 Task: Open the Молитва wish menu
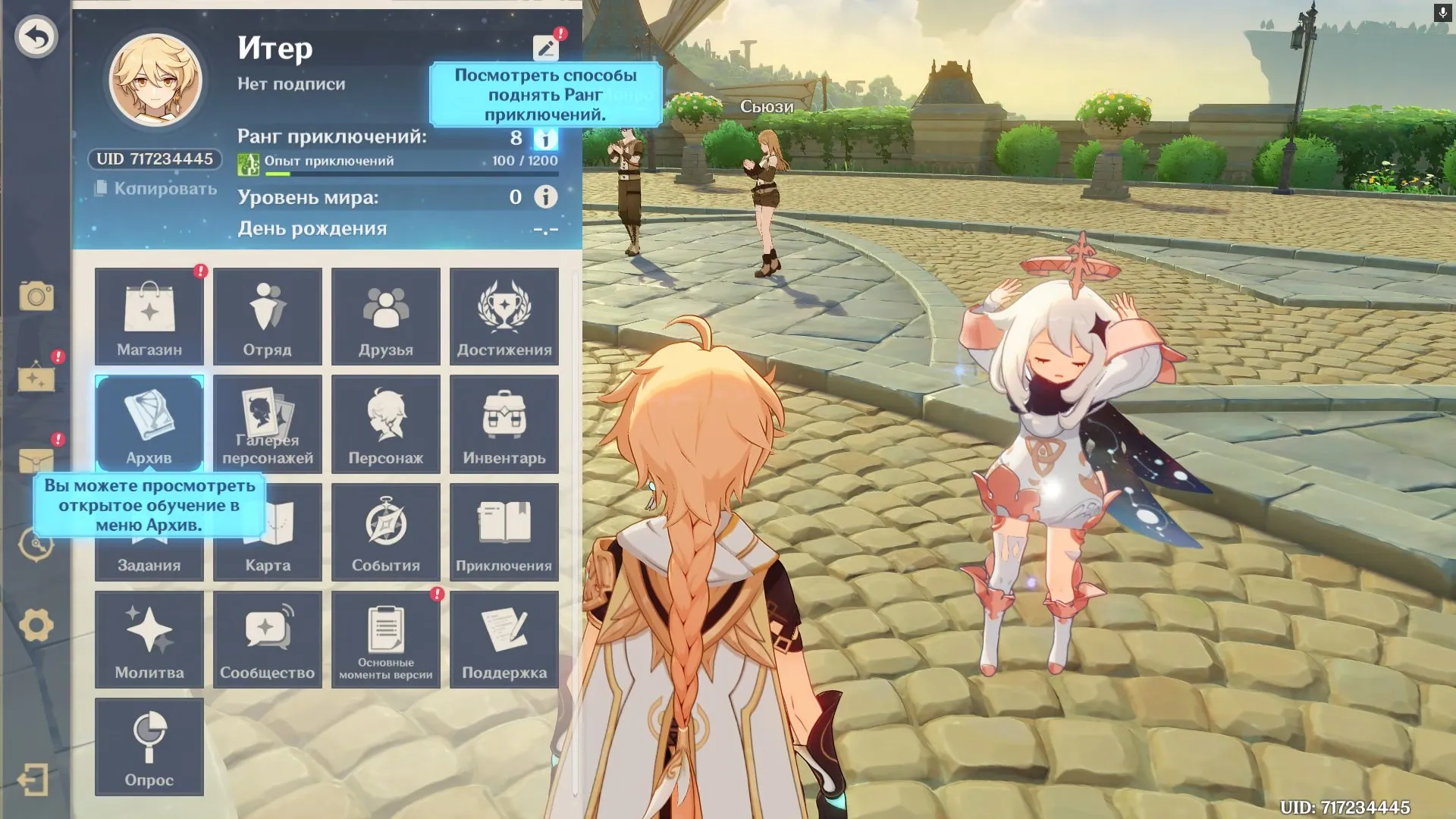149,639
